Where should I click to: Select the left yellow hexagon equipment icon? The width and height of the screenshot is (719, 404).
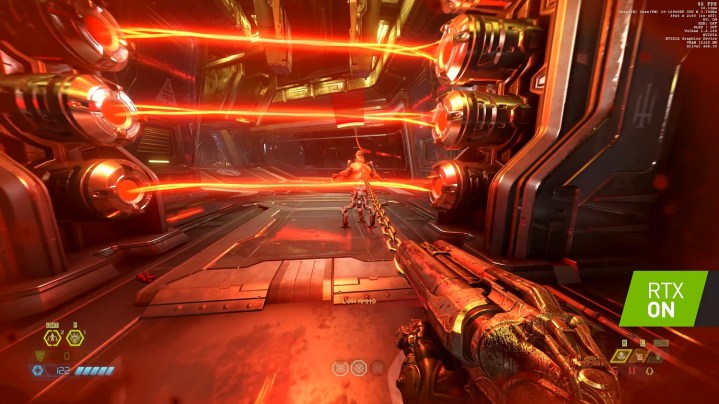(52, 339)
